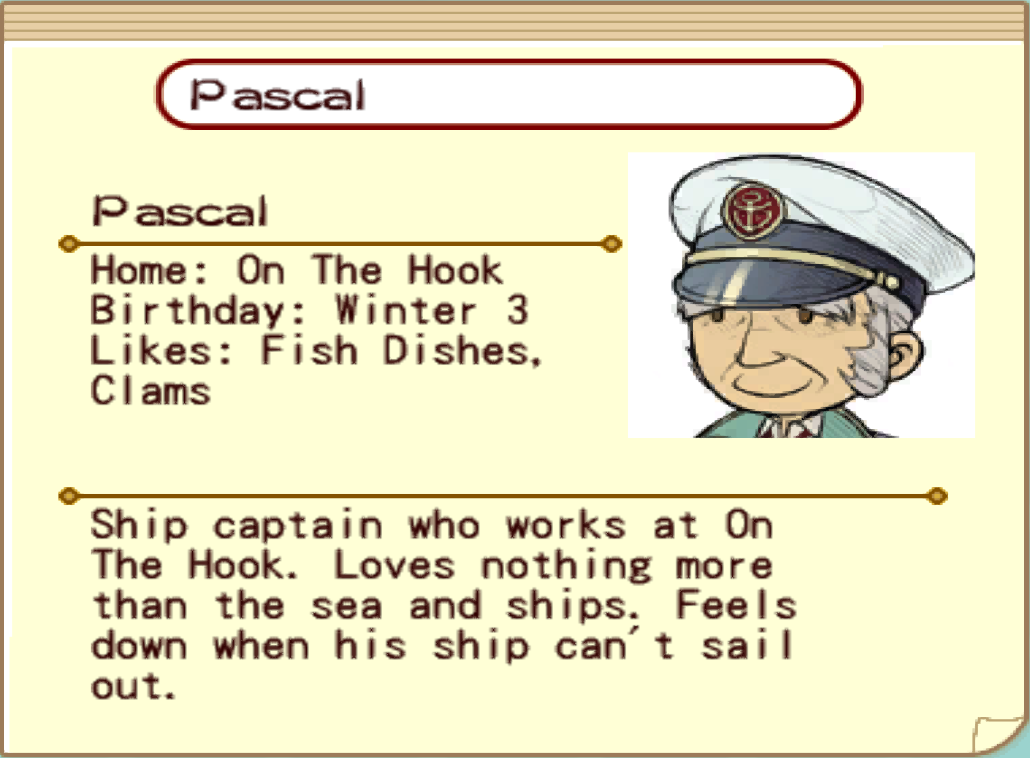Click Pascal's captain portrait
This screenshot has width=1030, height=758.
tap(801, 295)
